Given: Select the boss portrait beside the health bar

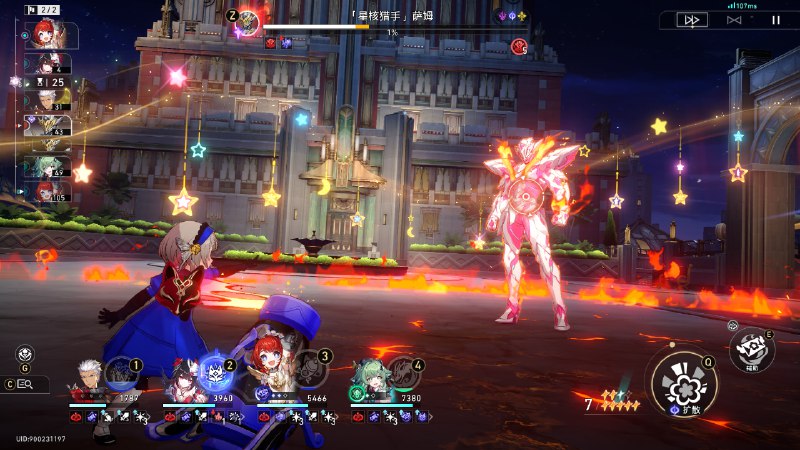Looking at the screenshot, I should [248, 20].
